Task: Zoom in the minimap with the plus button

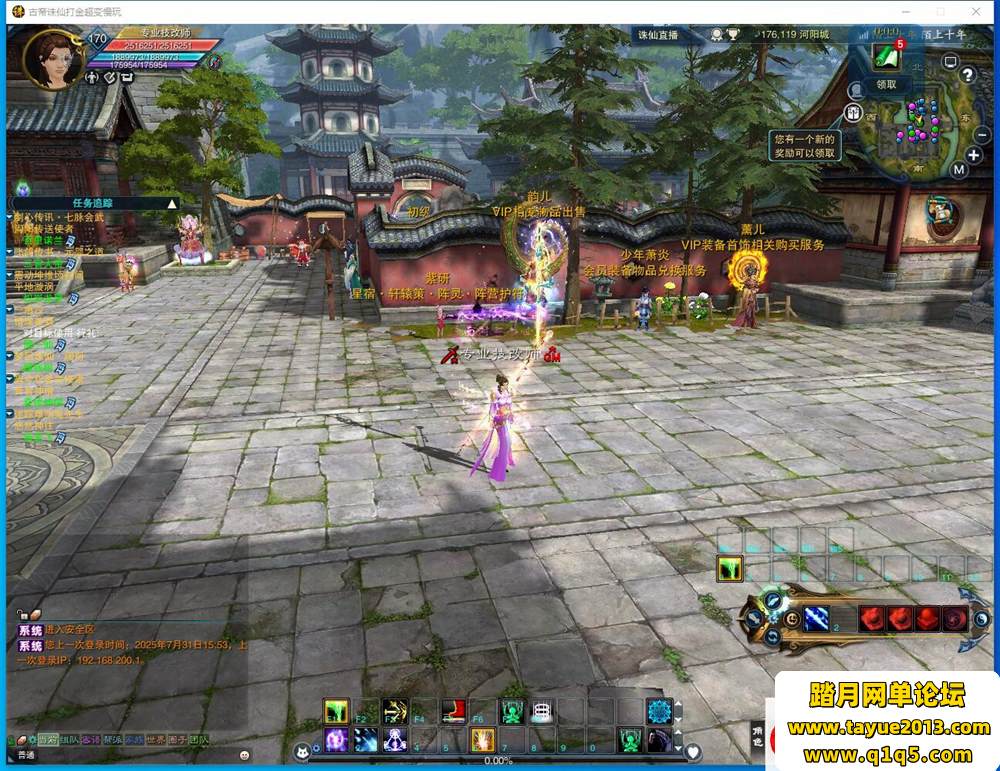Action: click(x=974, y=155)
